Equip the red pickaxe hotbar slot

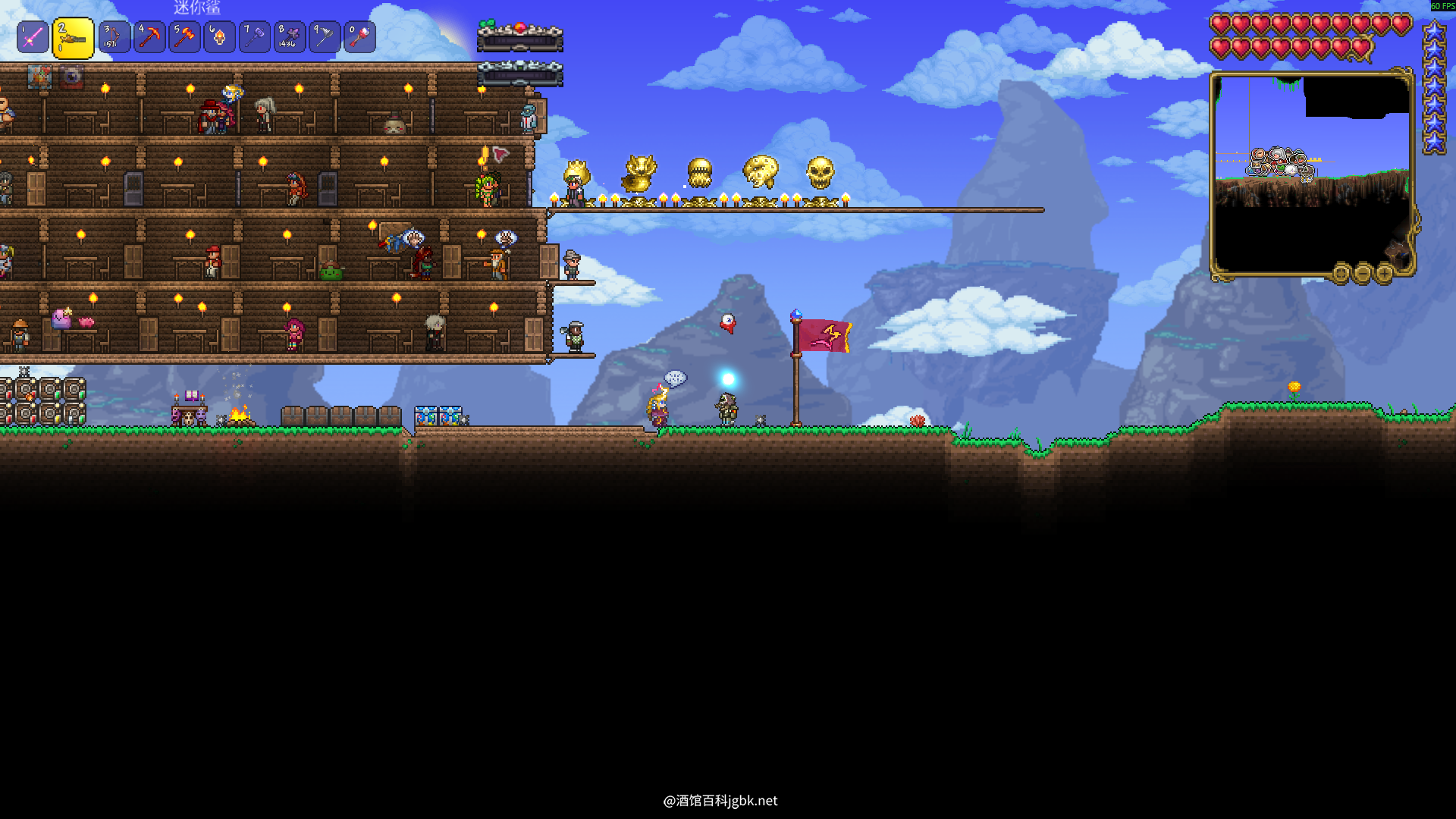point(149,37)
